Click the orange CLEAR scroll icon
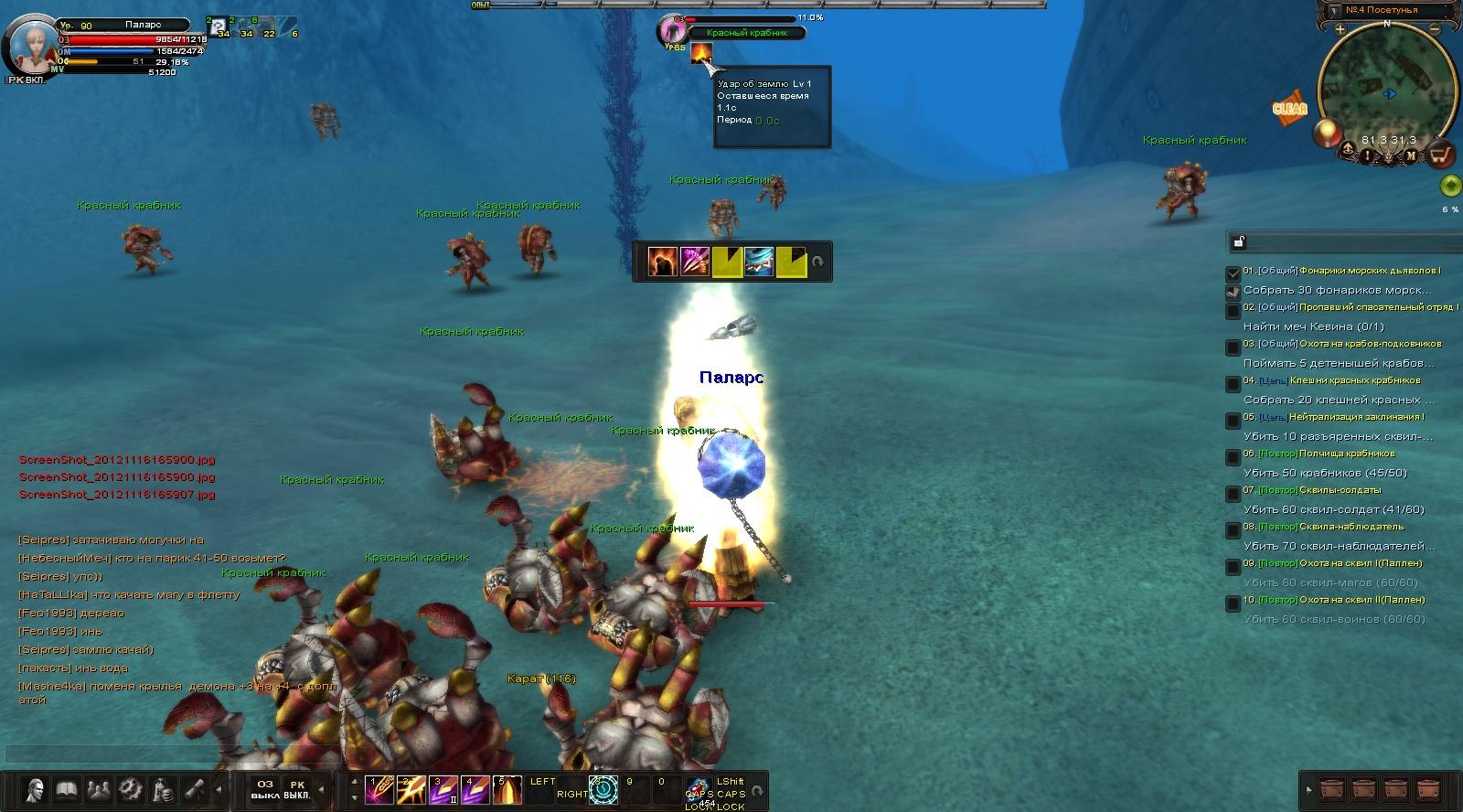Image resolution: width=1463 pixels, height=812 pixels. pos(1290,108)
